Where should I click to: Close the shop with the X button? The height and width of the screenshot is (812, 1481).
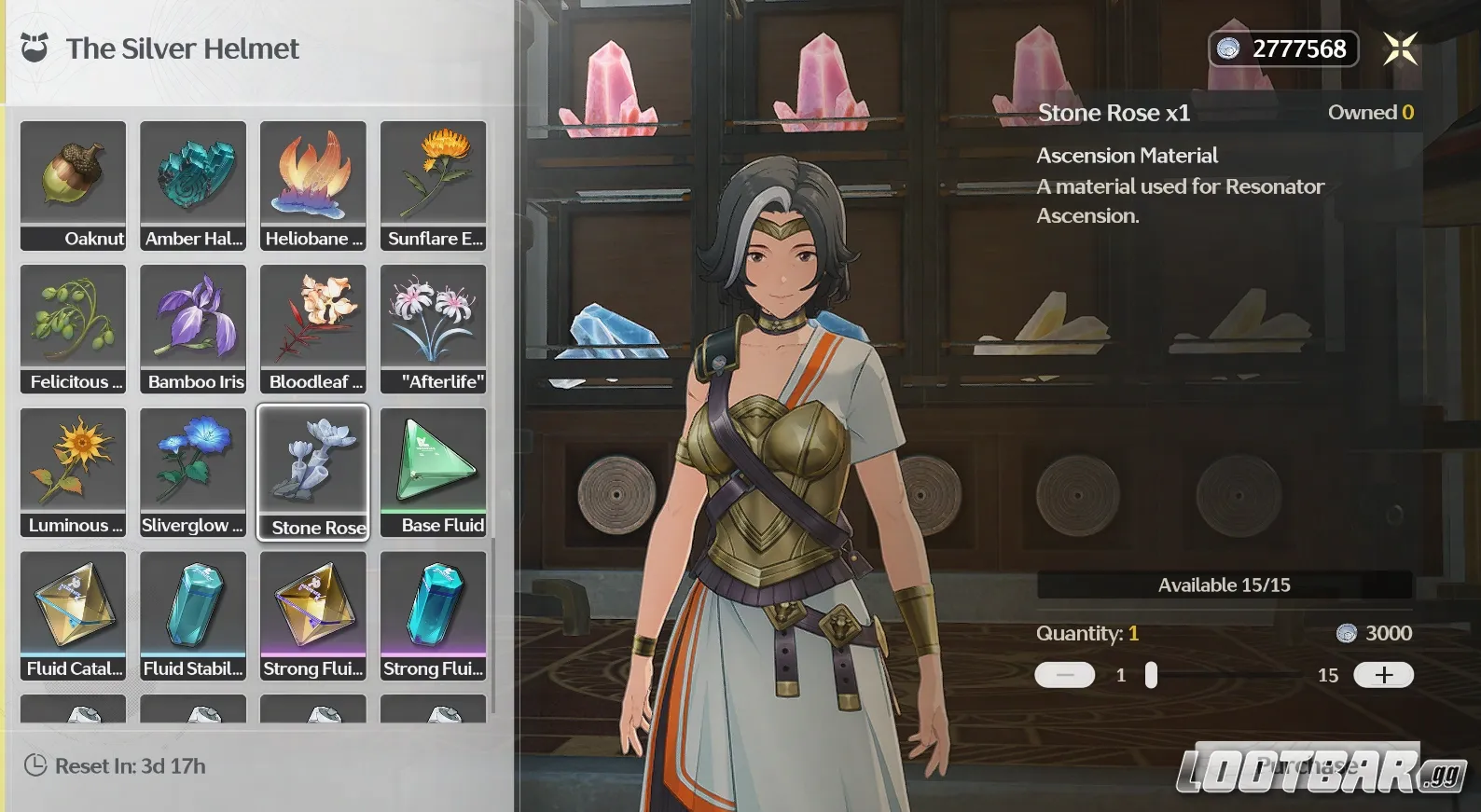coord(1400,48)
